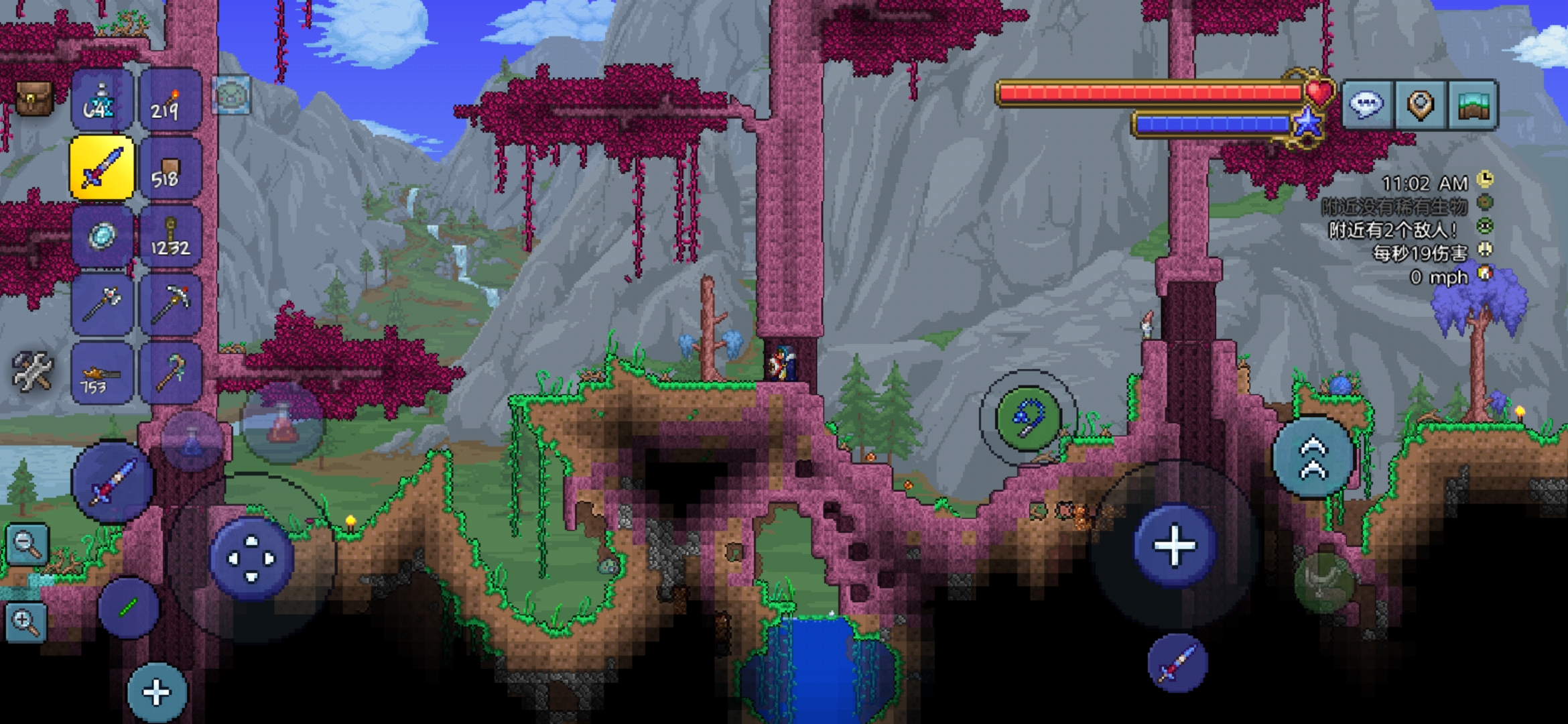This screenshot has height=724, width=1568.
Task: Zoom in with the plus magnifier
Action: 27,622
